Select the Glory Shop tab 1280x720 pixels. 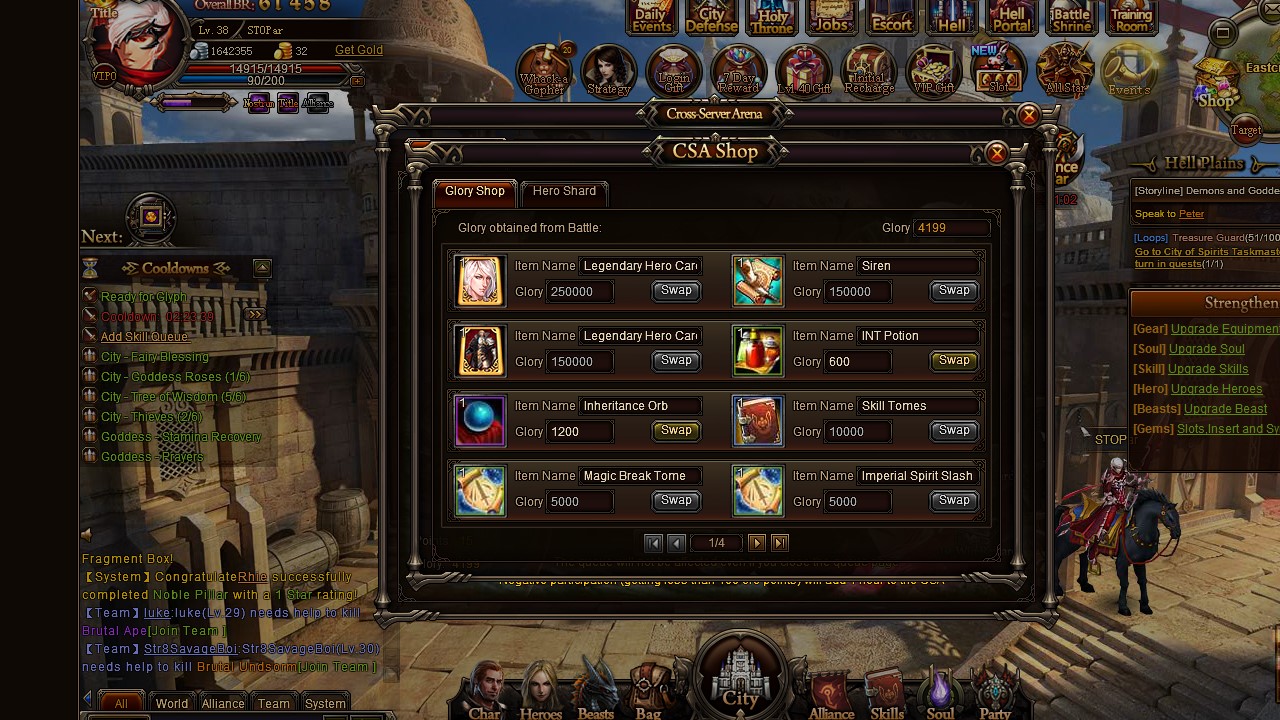click(475, 191)
